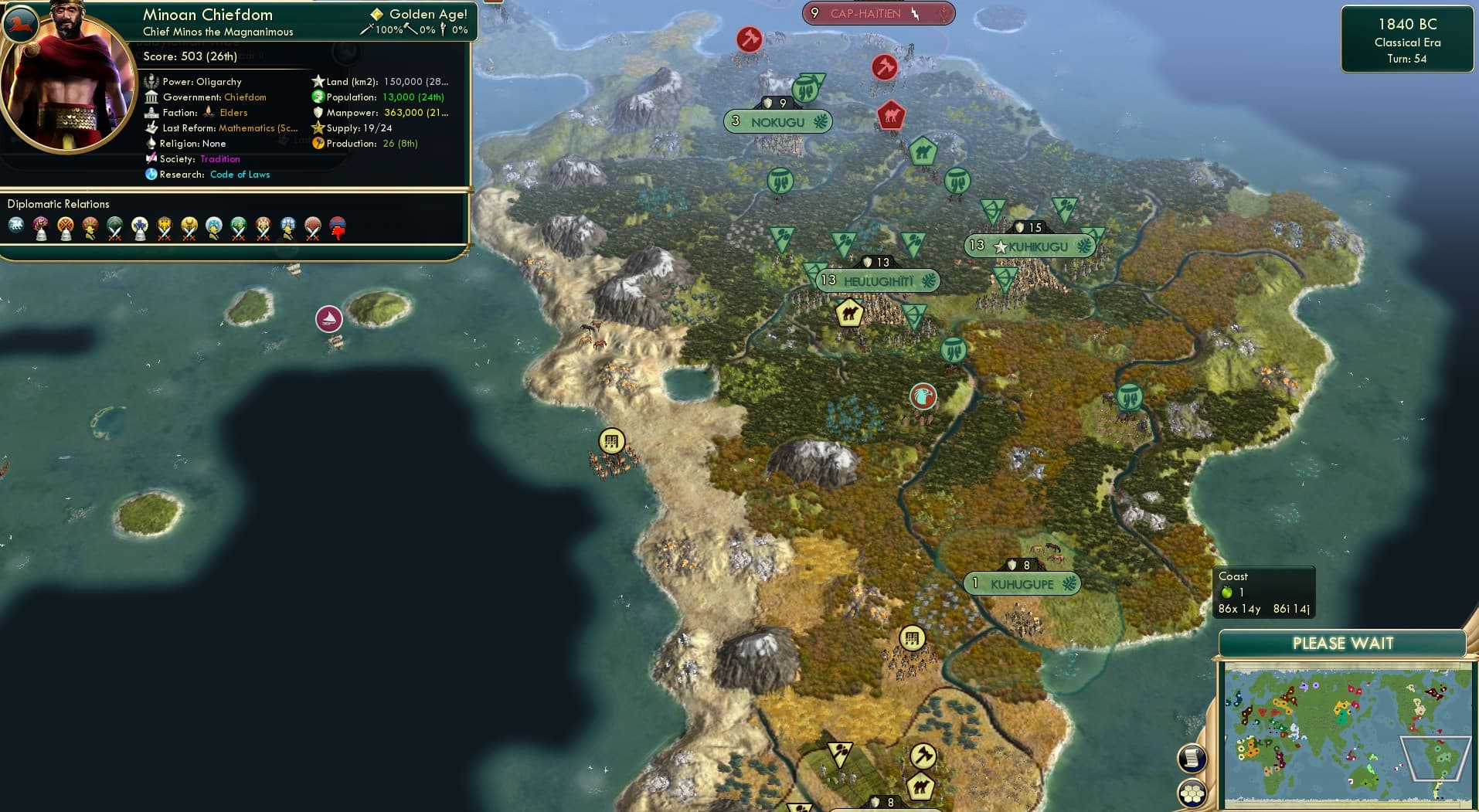Open the notification log scroll icon beside the minimap
This screenshot has height=812, width=1479.
click(x=1192, y=757)
